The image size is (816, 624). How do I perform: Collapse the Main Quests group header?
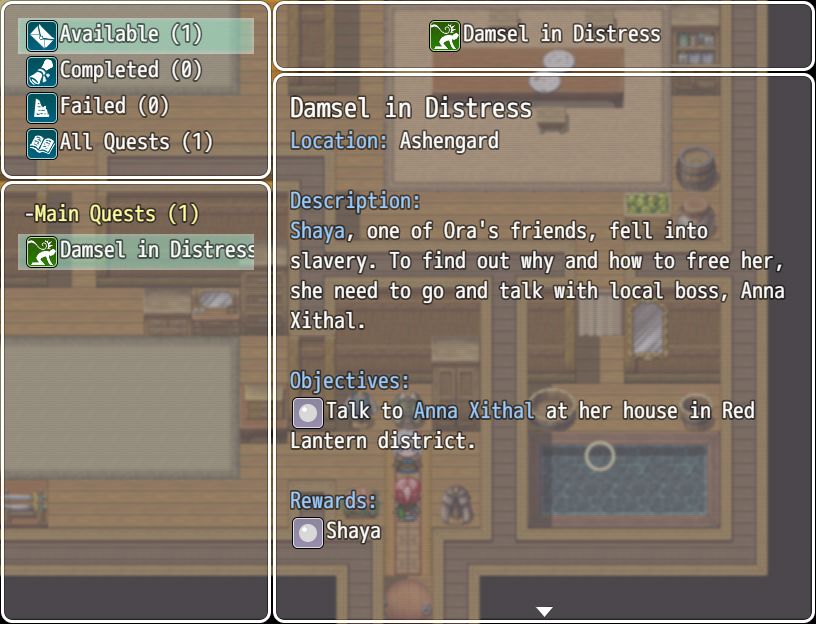point(112,214)
